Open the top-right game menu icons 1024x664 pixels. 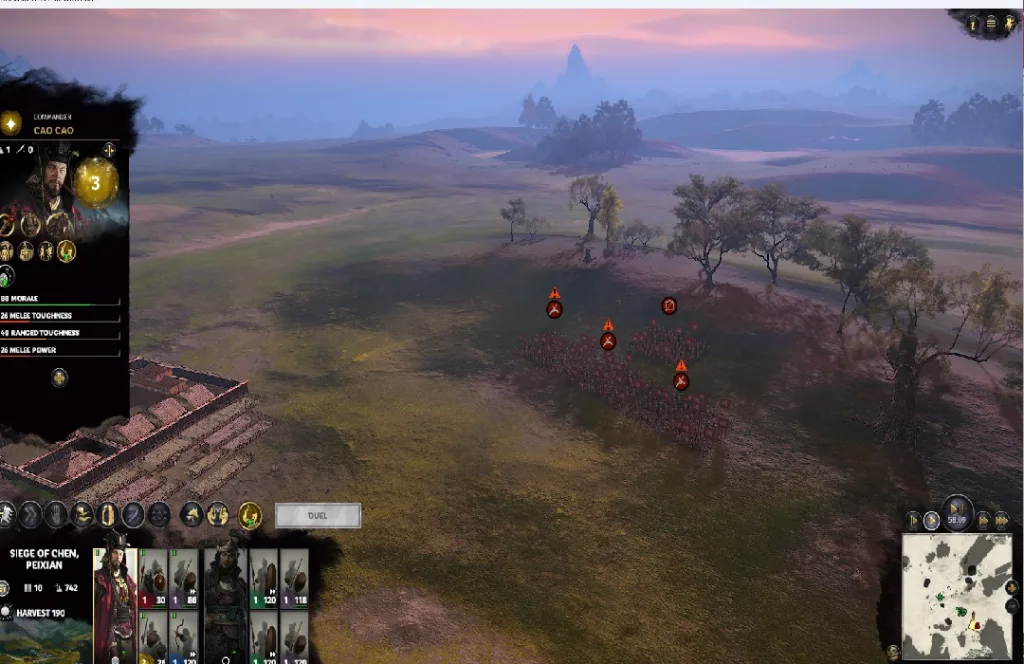pos(990,23)
